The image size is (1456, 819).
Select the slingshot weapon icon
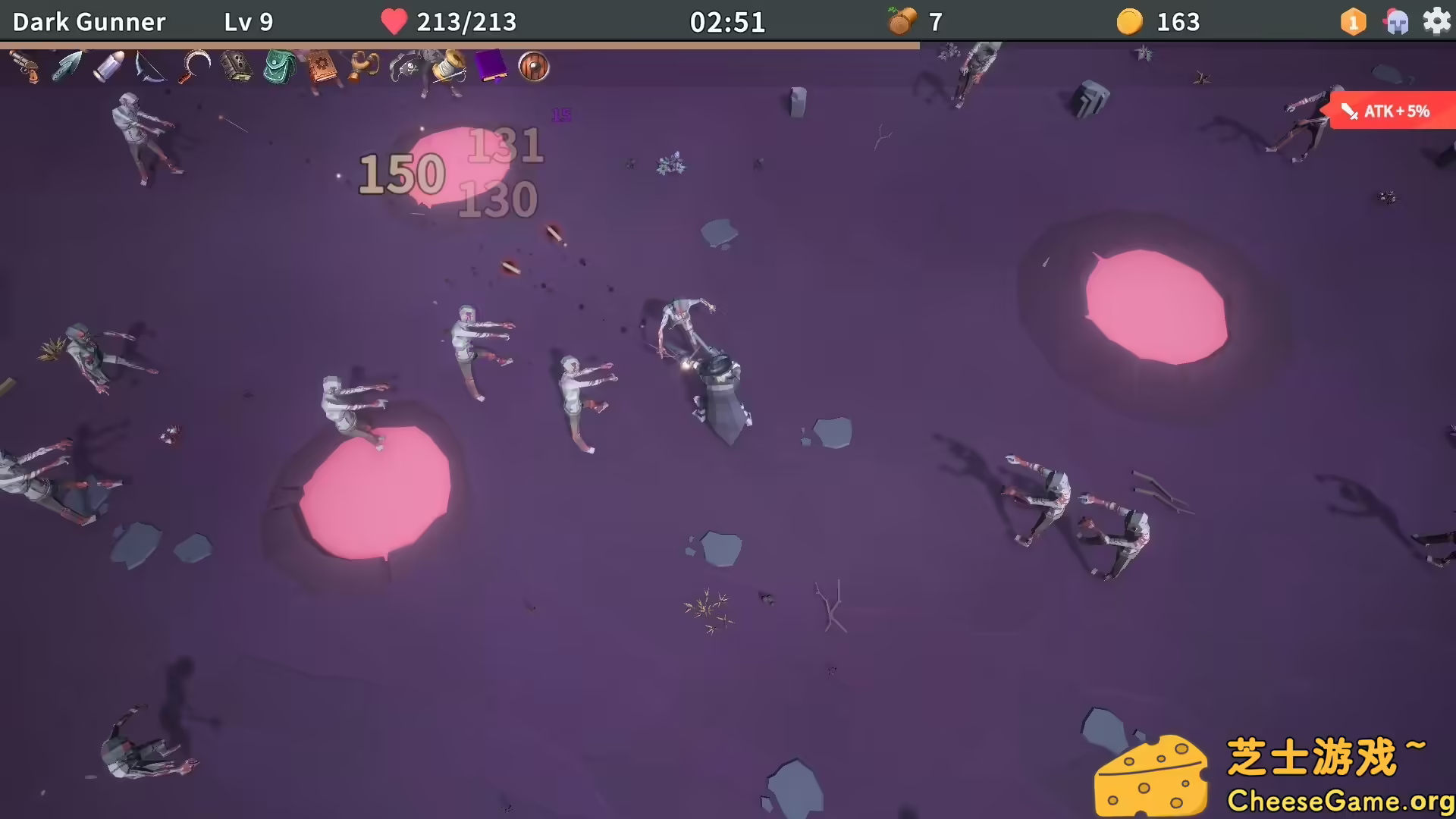point(362,67)
